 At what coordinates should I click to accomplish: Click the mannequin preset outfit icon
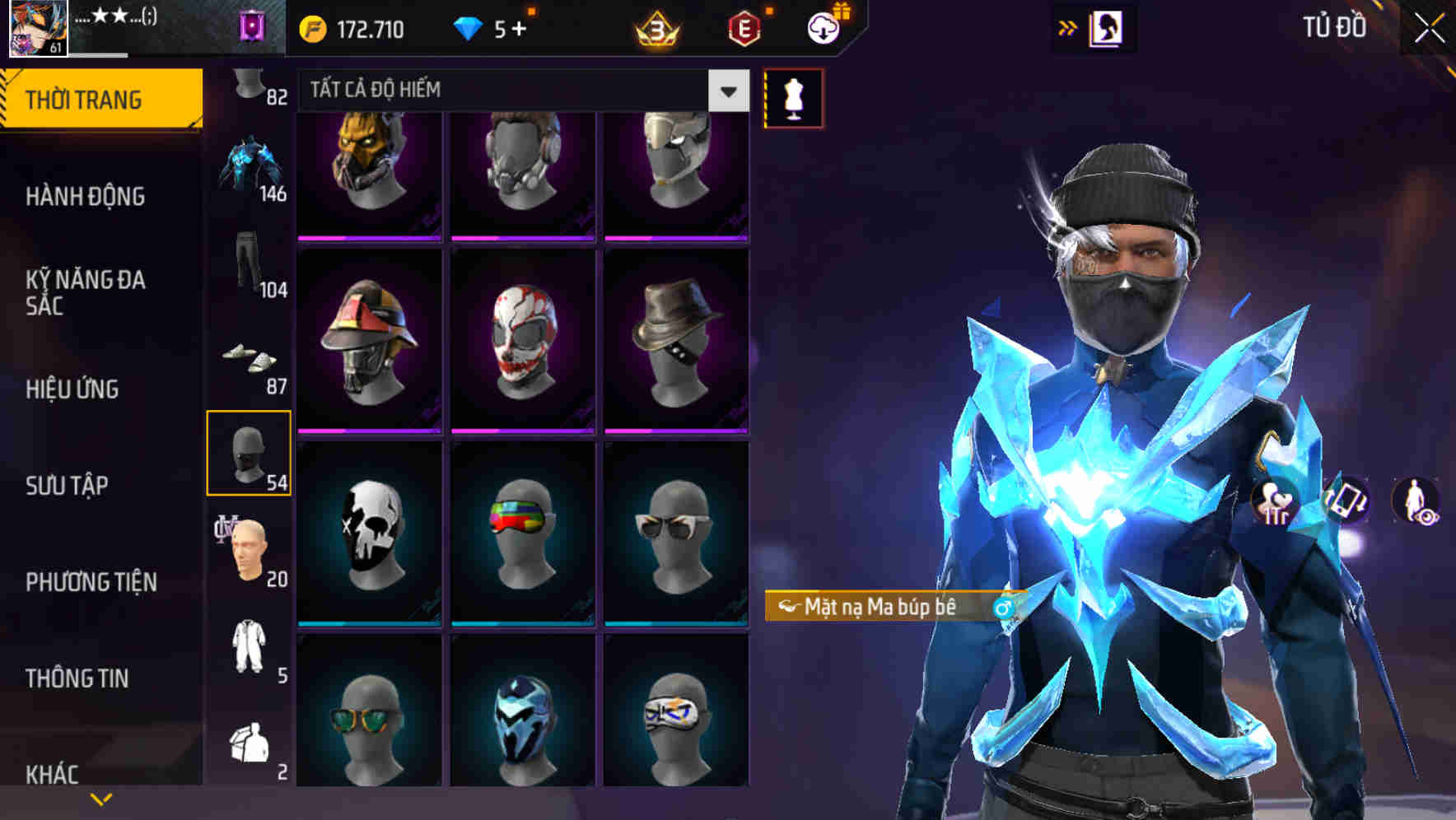tap(793, 97)
